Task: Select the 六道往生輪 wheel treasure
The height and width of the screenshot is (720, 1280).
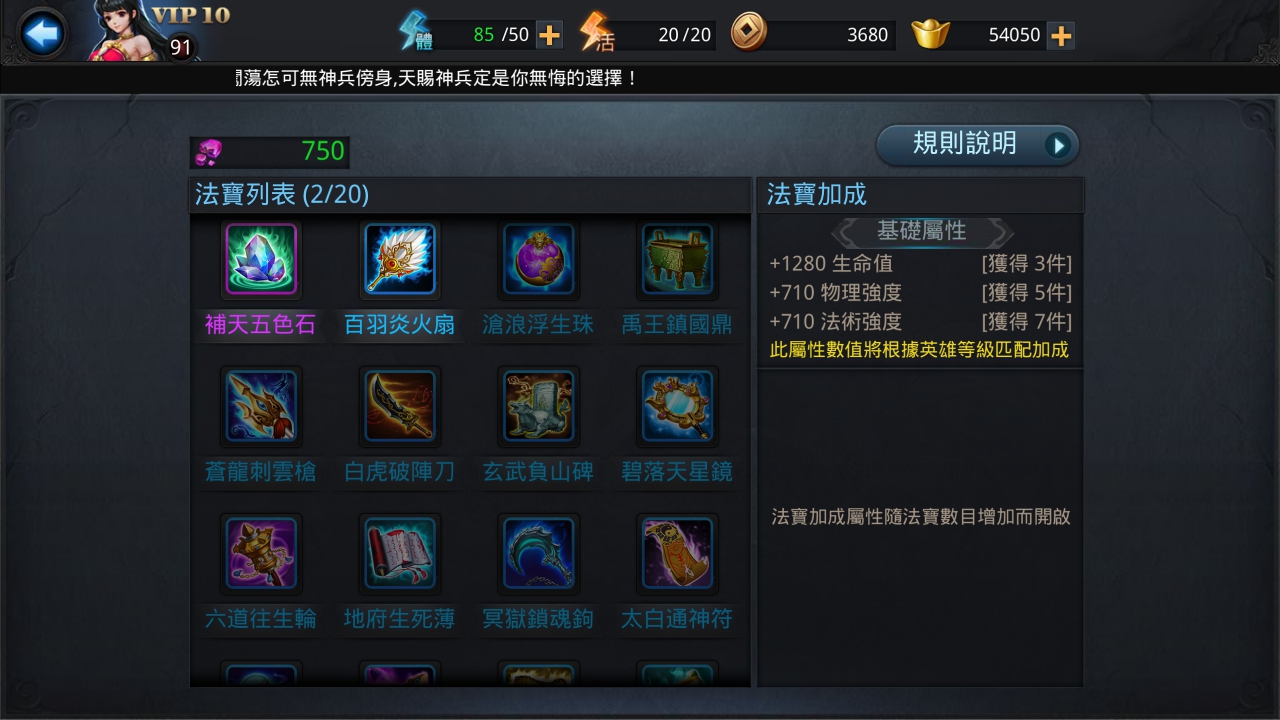Action: coord(260,554)
